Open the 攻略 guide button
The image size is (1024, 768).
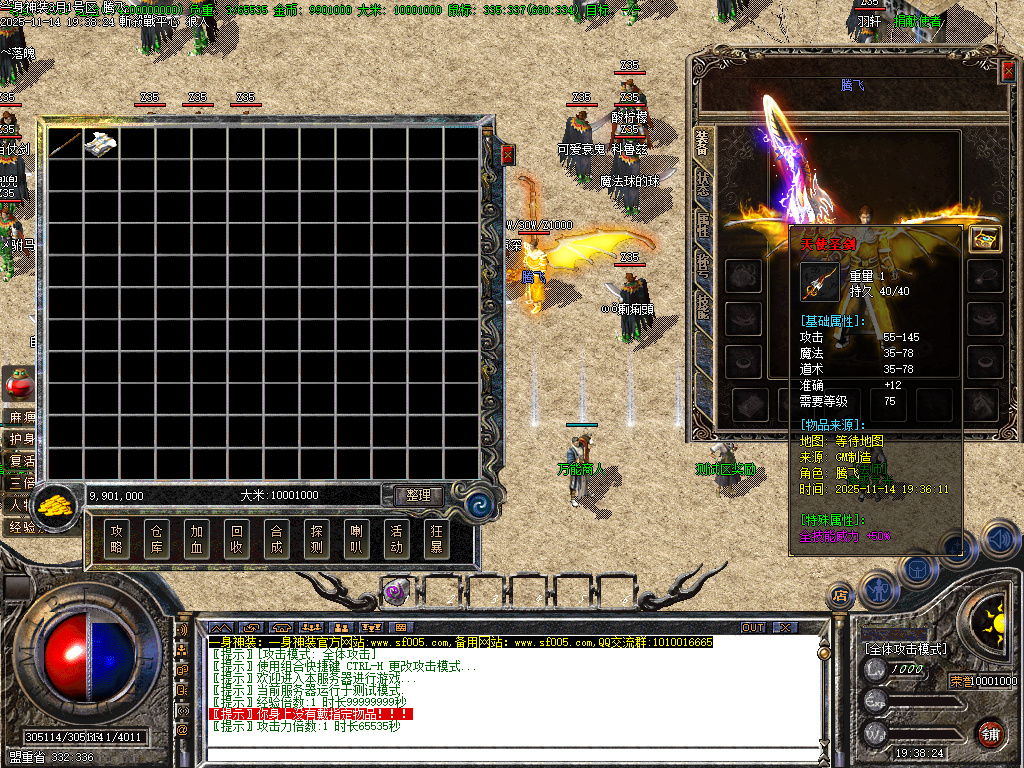click(x=117, y=539)
